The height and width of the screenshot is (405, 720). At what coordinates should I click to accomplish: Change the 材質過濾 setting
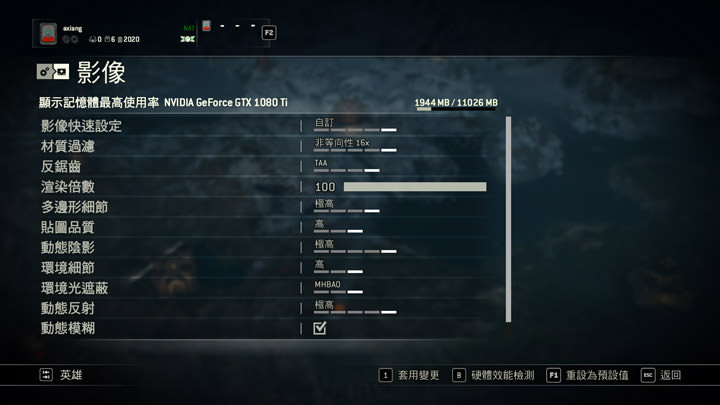pos(355,146)
